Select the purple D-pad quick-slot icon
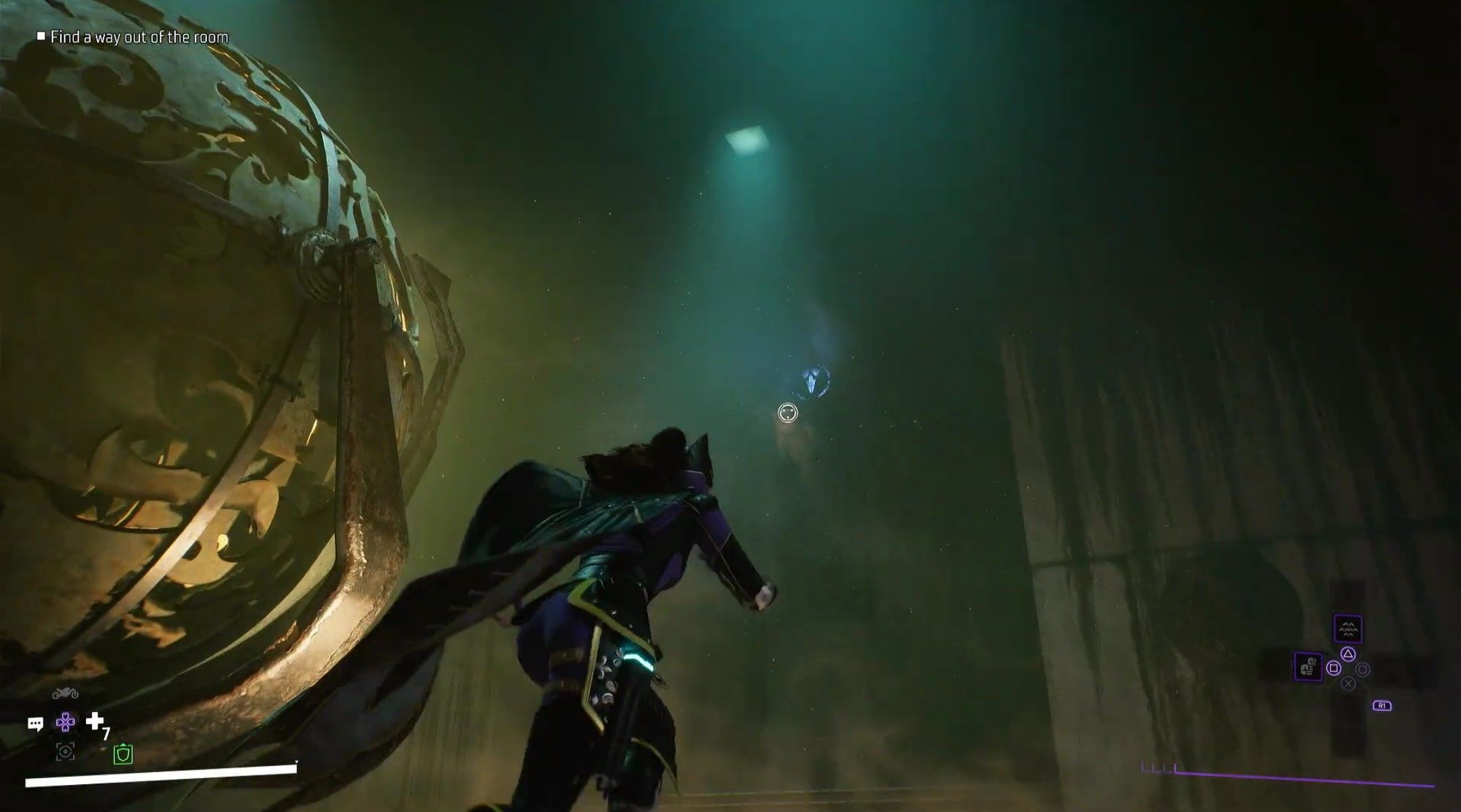The image size is (1461, 812). pos(65,722)
